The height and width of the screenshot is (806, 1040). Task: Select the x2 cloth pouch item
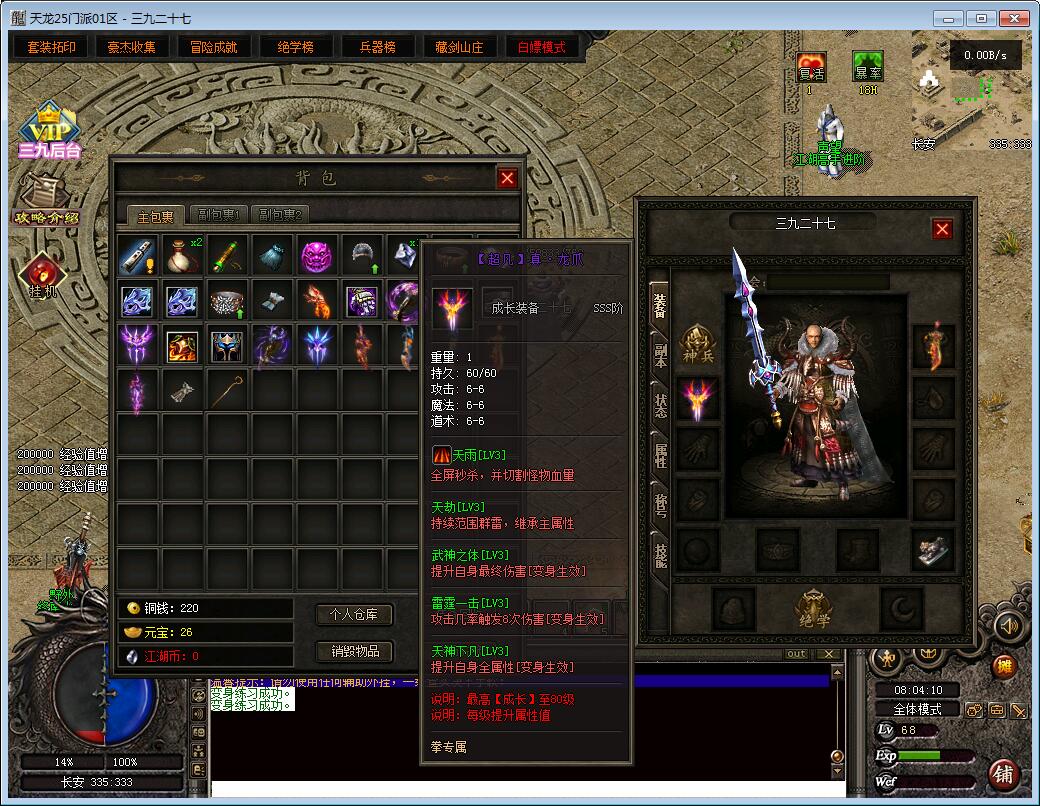(183, 255)
